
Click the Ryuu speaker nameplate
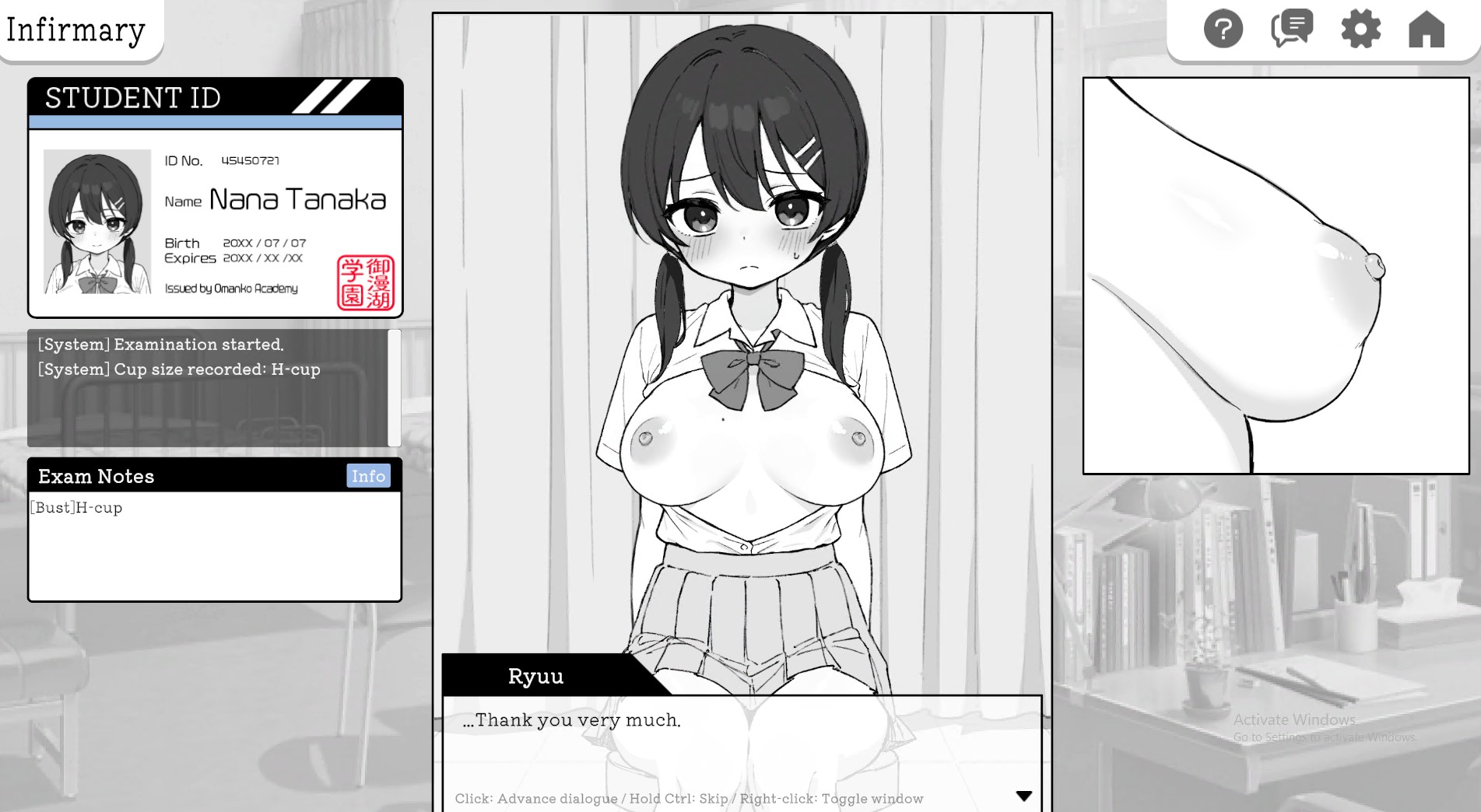536,676
